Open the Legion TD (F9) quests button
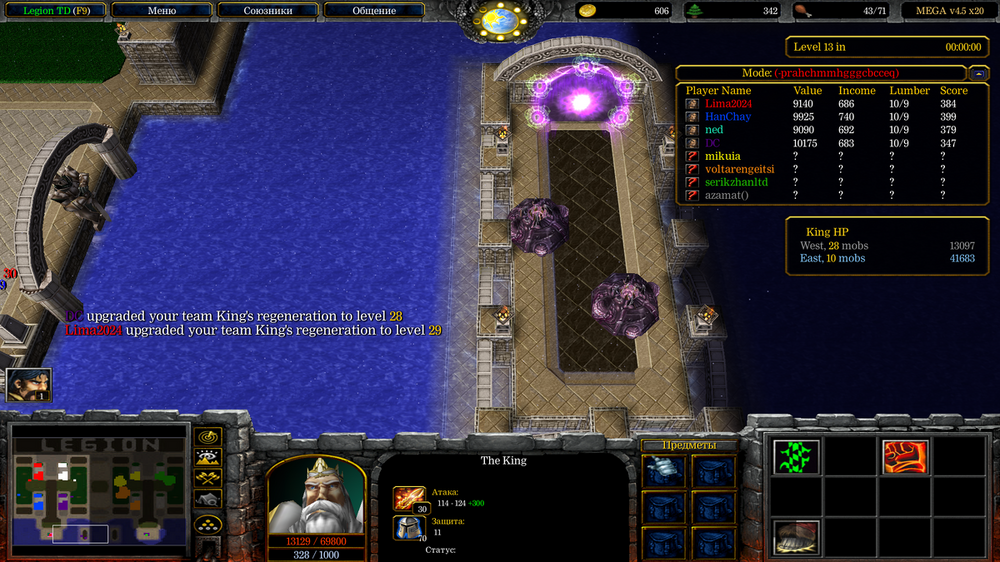 (x=56, y=10)
